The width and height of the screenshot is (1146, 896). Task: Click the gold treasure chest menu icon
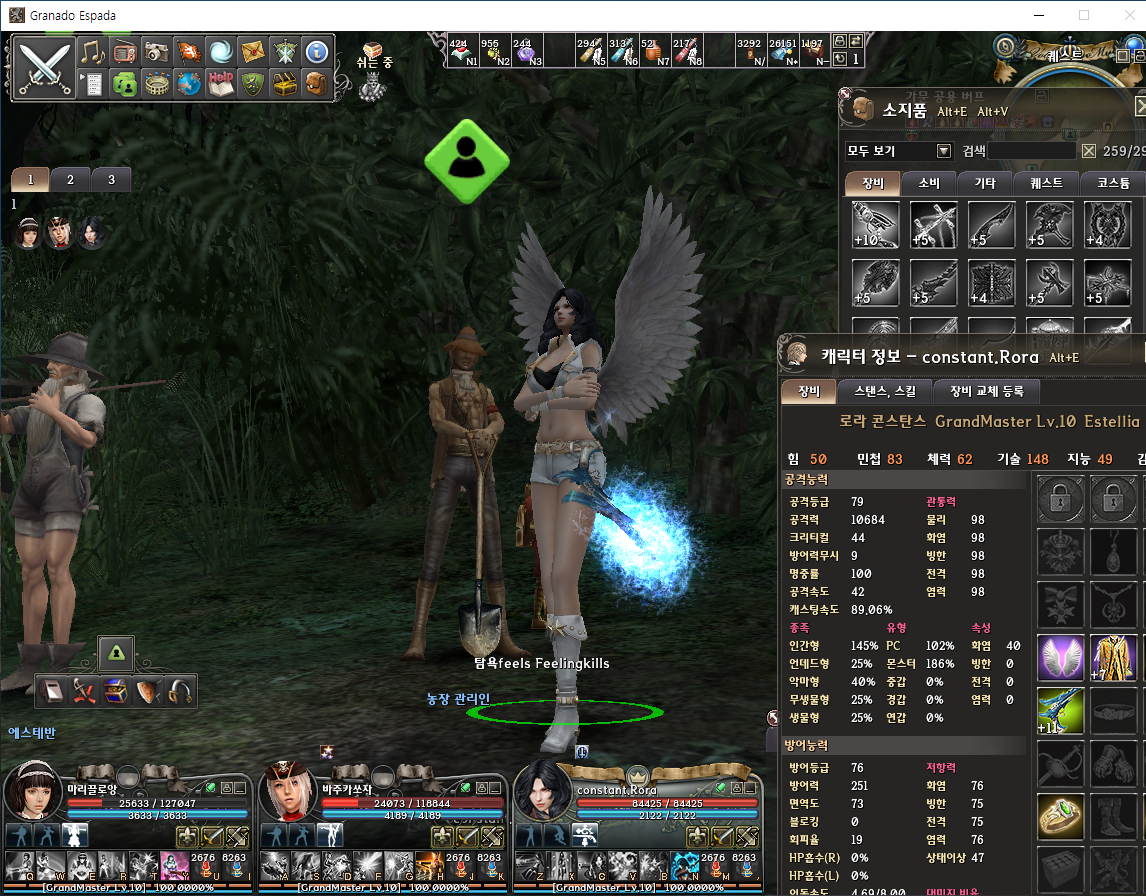tap(285, 84)
